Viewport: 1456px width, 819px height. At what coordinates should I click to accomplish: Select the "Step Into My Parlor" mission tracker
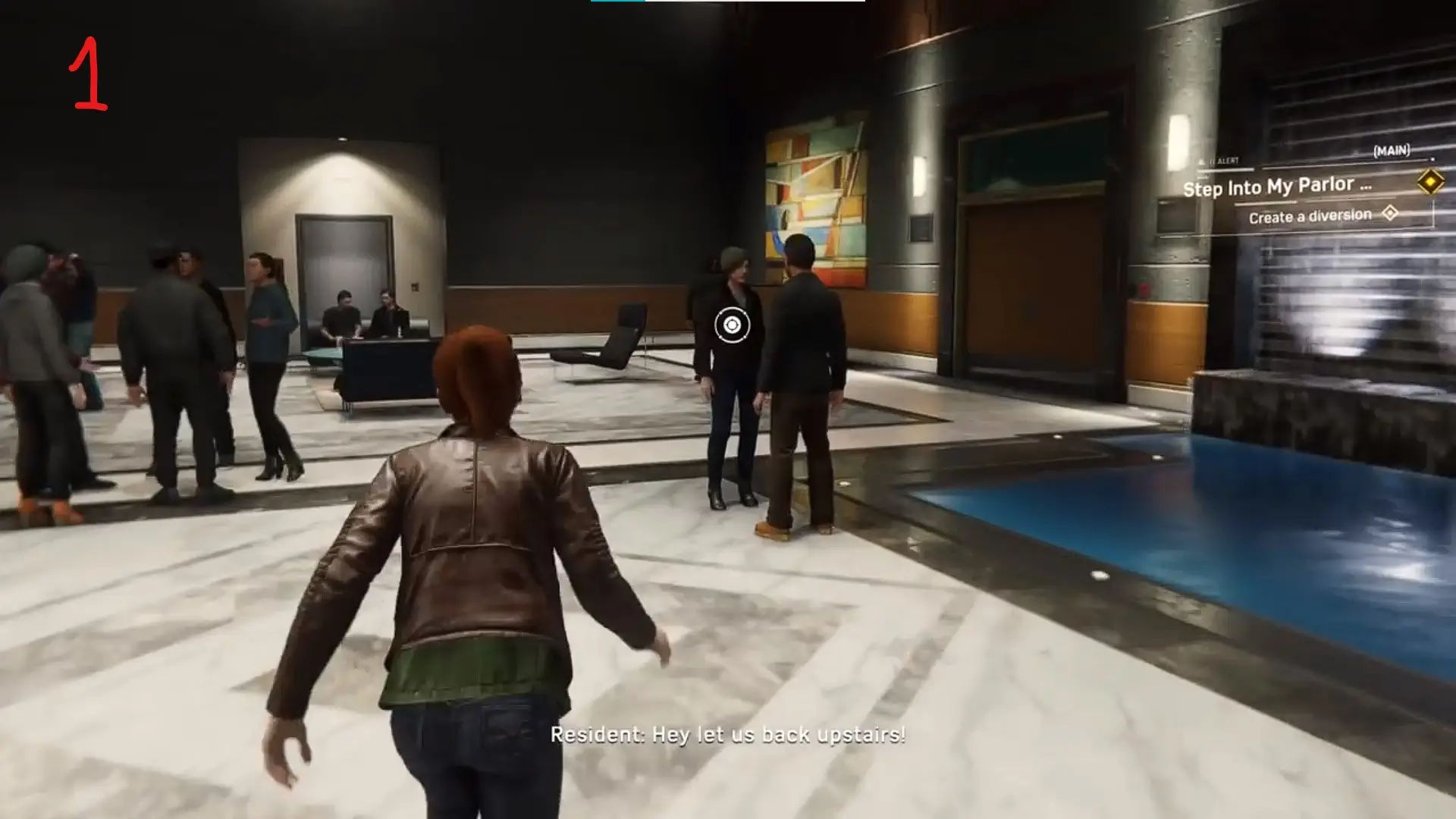click(x=1277, y=187)
